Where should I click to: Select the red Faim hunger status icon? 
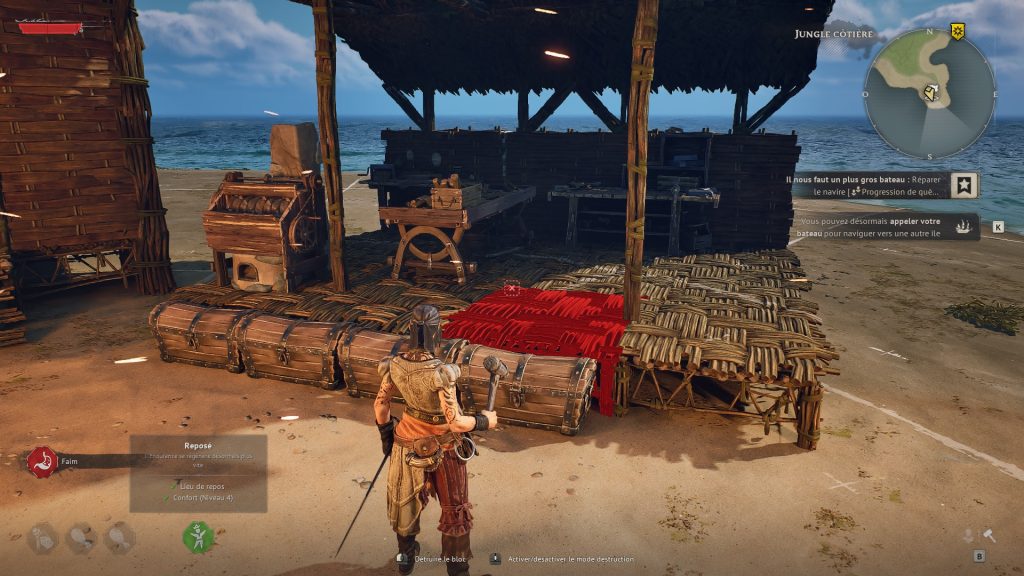coord(42,462)
